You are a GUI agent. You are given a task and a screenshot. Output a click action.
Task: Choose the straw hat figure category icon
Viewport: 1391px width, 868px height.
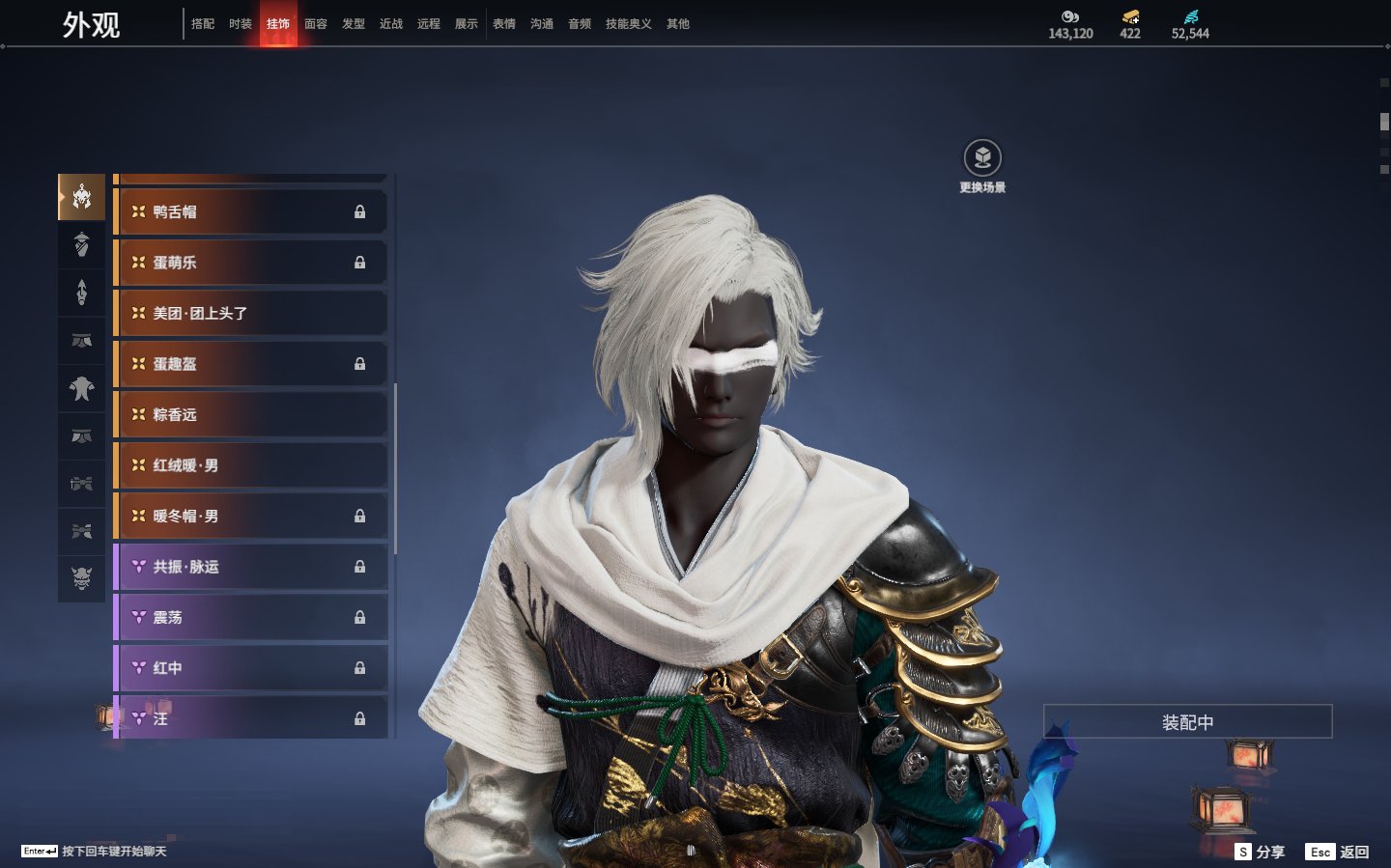[82, 244]
